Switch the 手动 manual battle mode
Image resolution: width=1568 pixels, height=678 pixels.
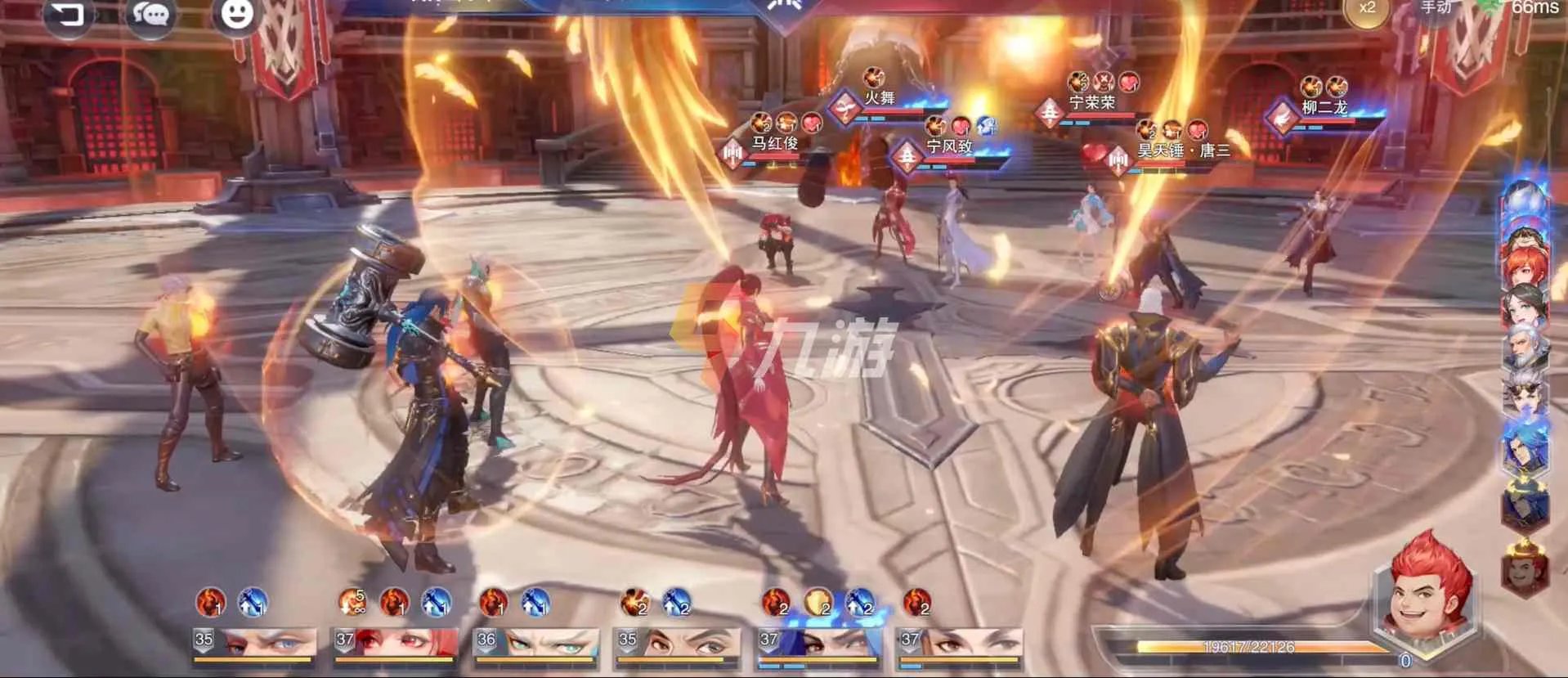click(1436, 8)
